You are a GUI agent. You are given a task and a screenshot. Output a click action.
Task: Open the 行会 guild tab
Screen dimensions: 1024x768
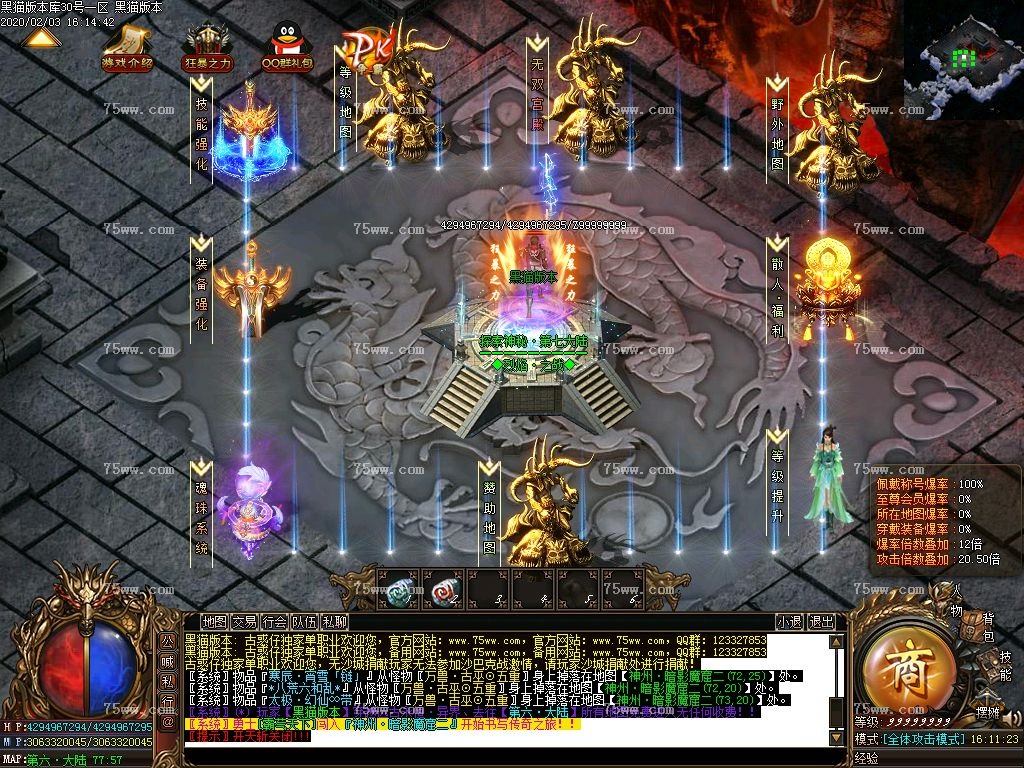click(275, 622)
